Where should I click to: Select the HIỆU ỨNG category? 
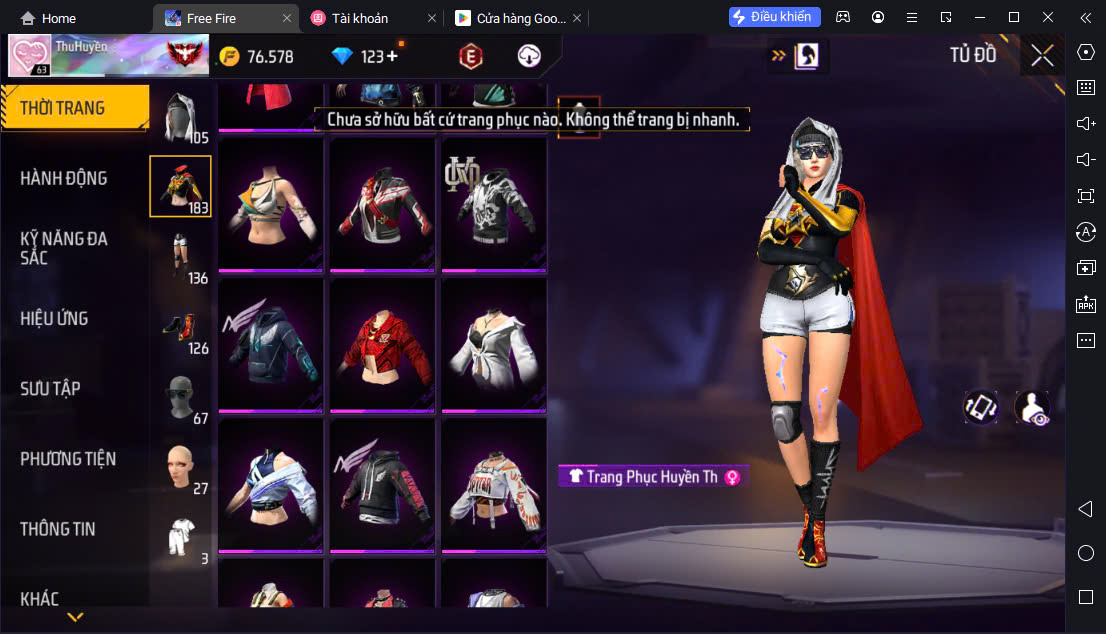(x=55, y=318)
